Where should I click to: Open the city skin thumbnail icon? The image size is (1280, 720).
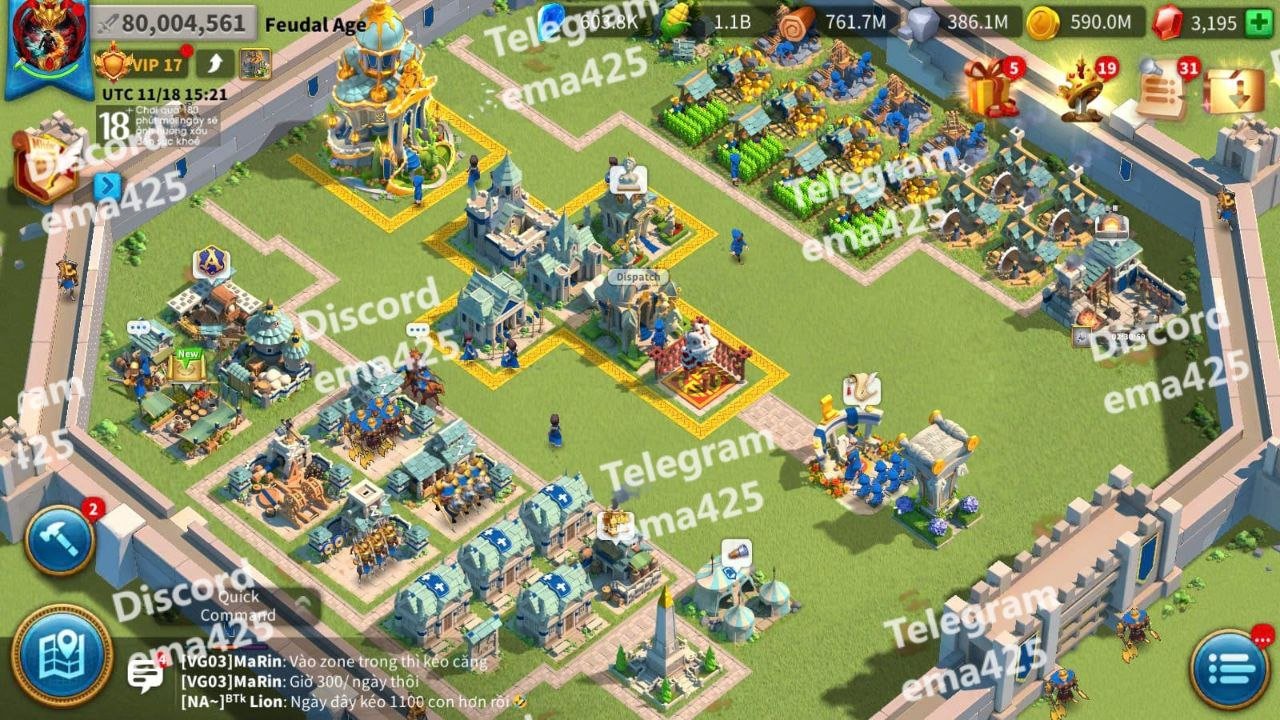[255, 64]
